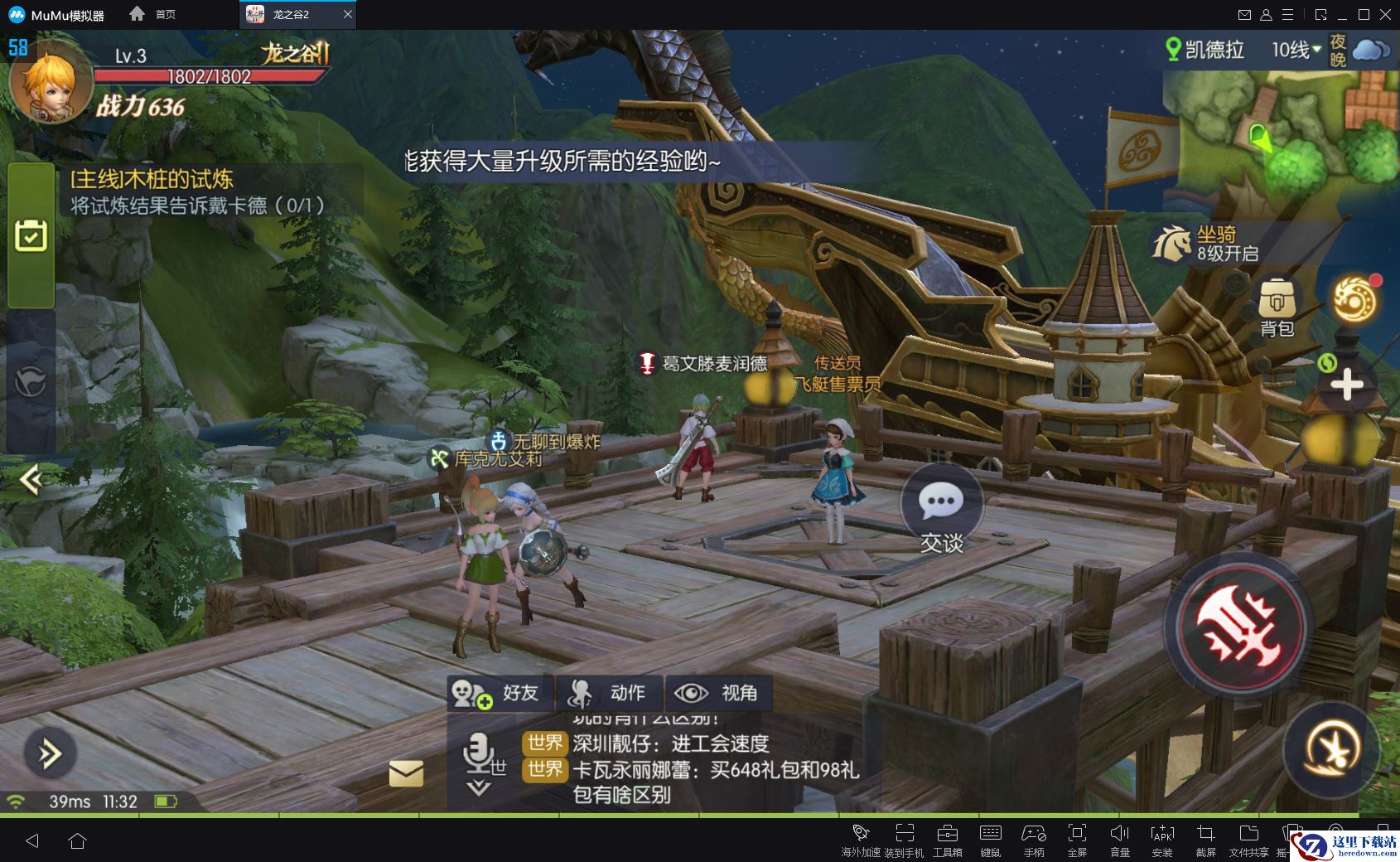
Task: Collapse the left panel with double-arrow
Action: (31, 479)
